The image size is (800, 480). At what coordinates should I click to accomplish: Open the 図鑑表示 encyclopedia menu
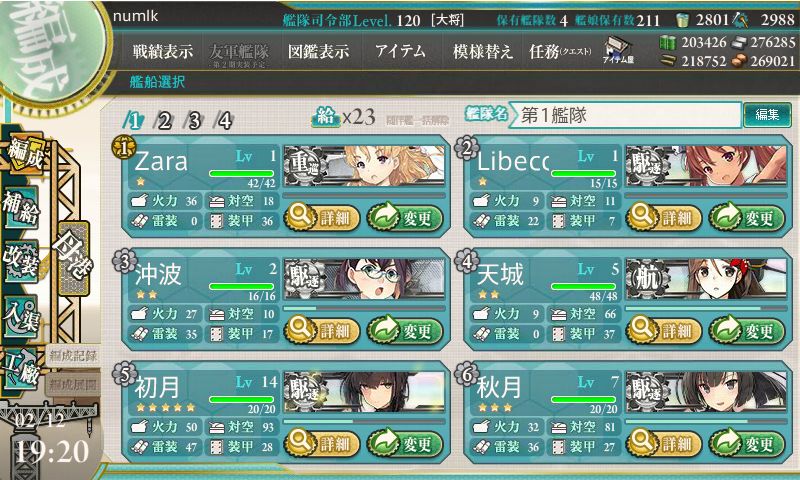[x=316, y=52]
